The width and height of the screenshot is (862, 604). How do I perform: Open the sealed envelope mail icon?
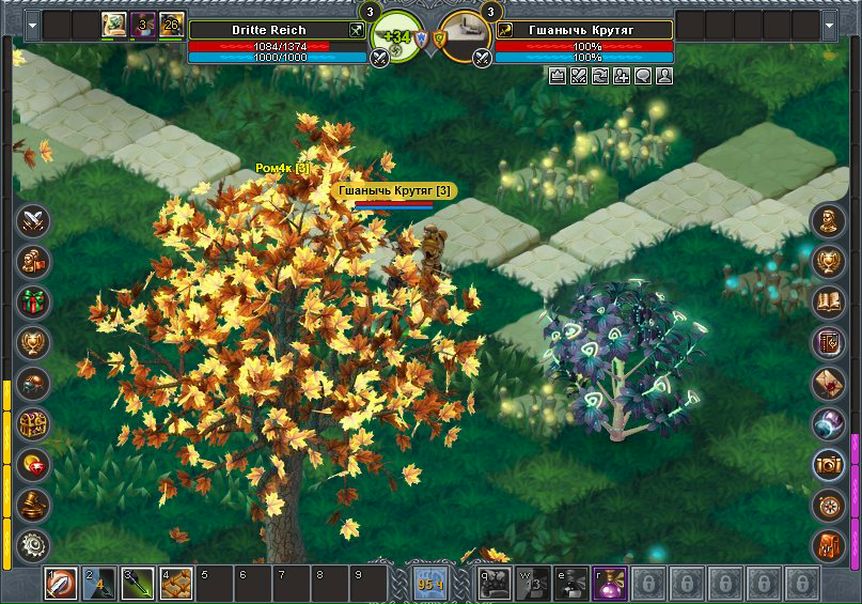[828, 382]
